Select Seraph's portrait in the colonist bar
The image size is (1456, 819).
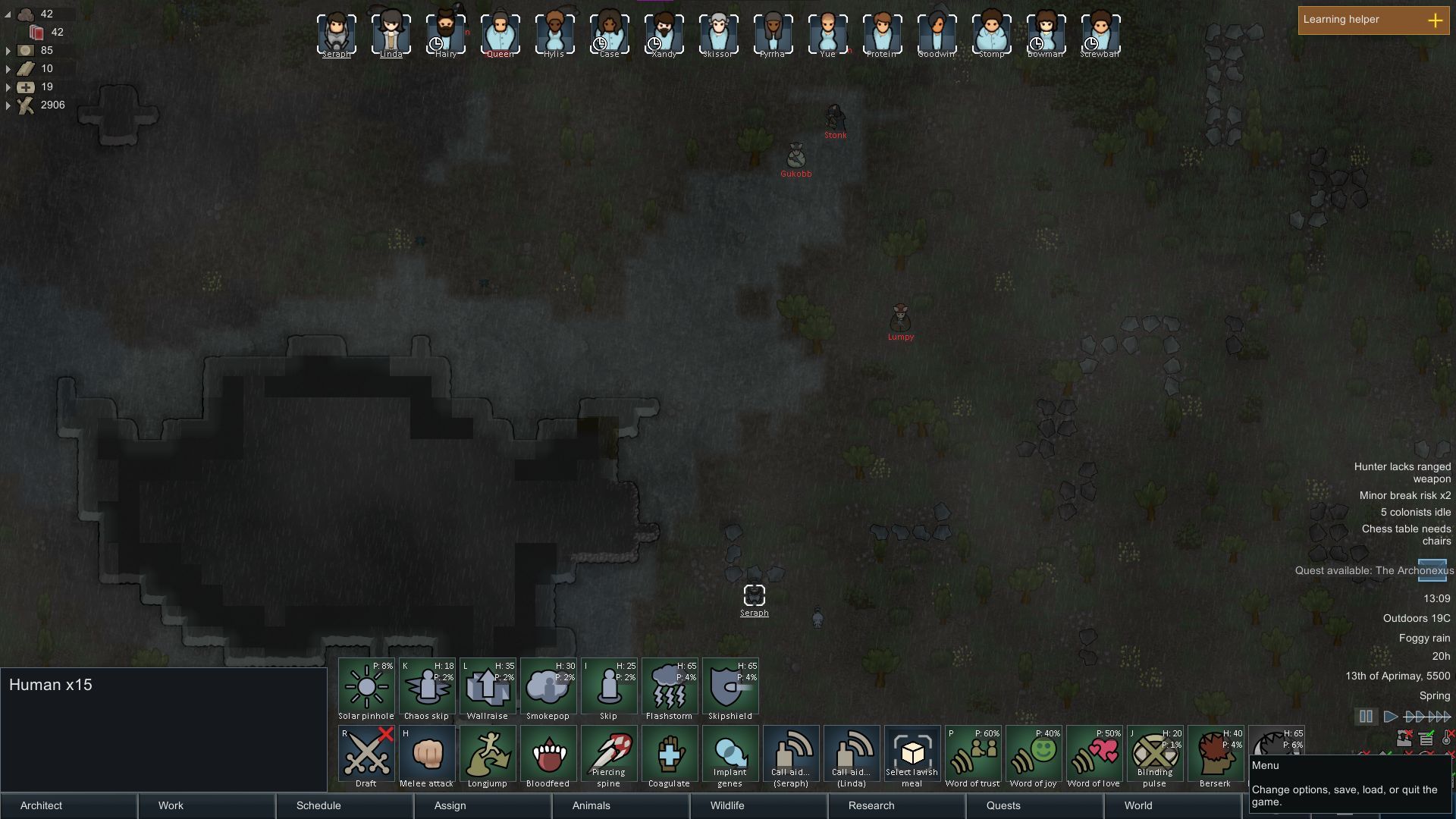(x=336, y=32)
